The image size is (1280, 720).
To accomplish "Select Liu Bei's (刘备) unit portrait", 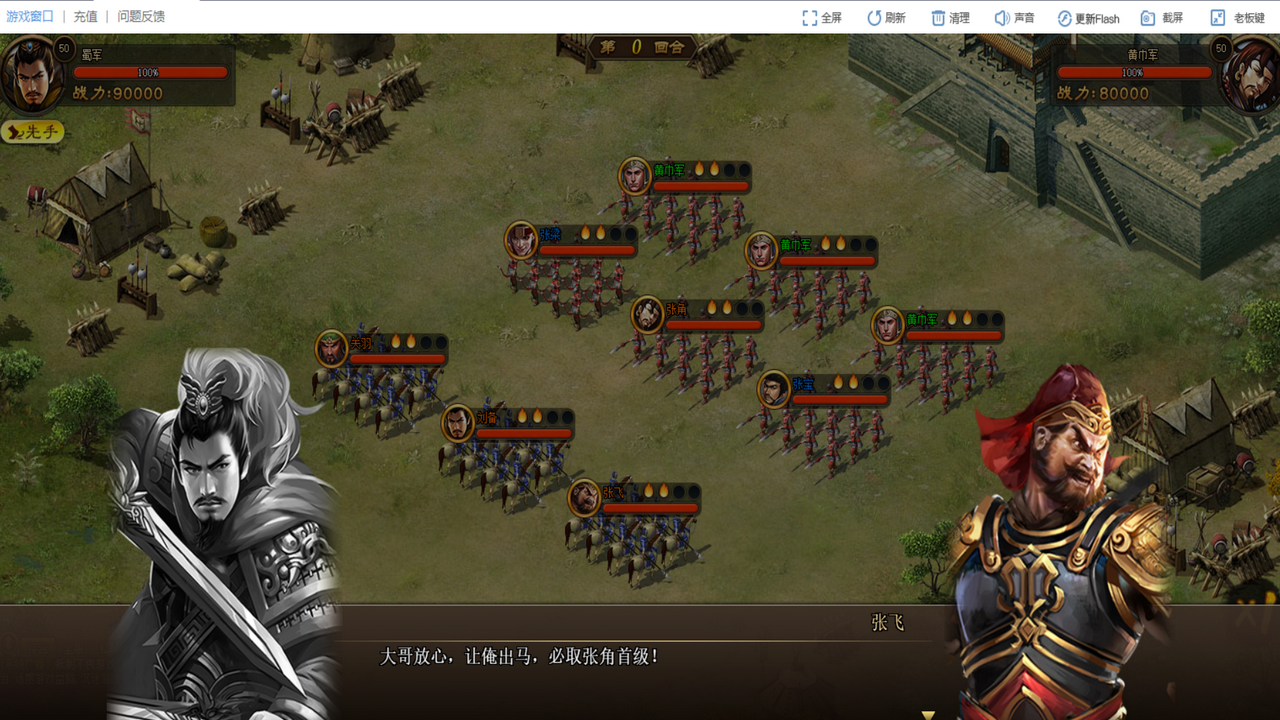I will pyautogui.click(x=459, y=423).
